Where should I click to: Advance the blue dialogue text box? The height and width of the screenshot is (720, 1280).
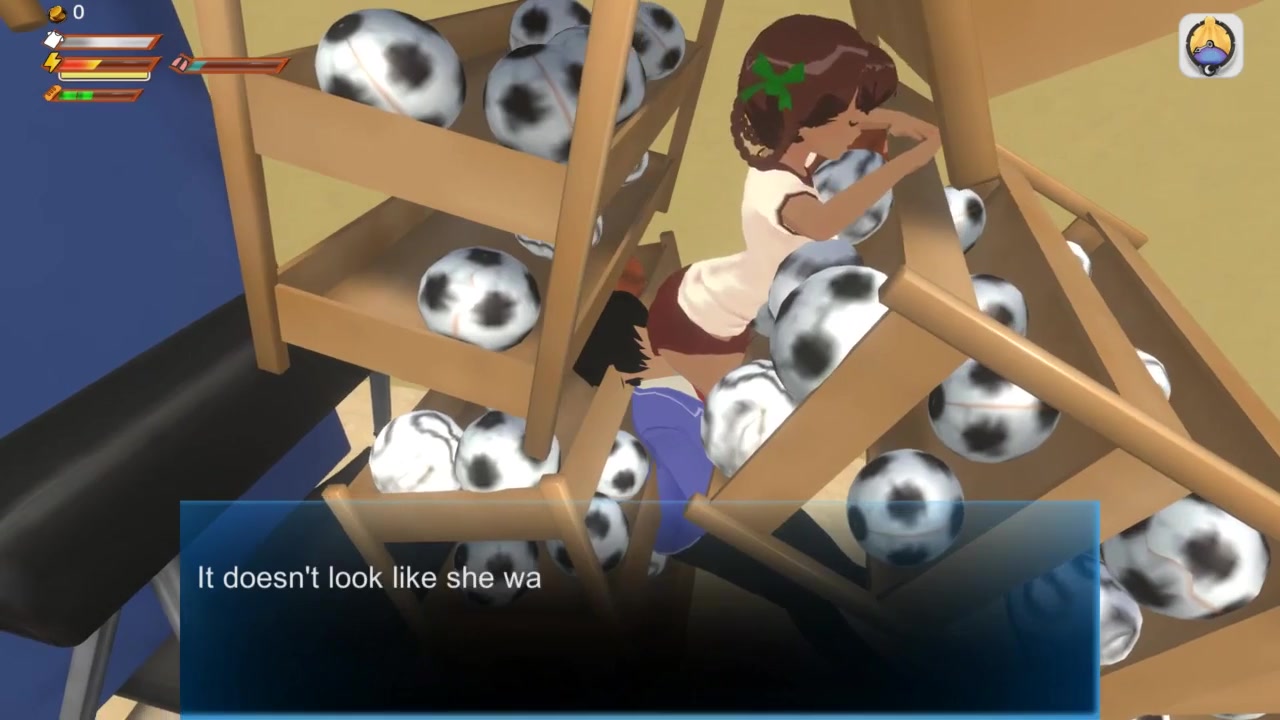(639, 607)
